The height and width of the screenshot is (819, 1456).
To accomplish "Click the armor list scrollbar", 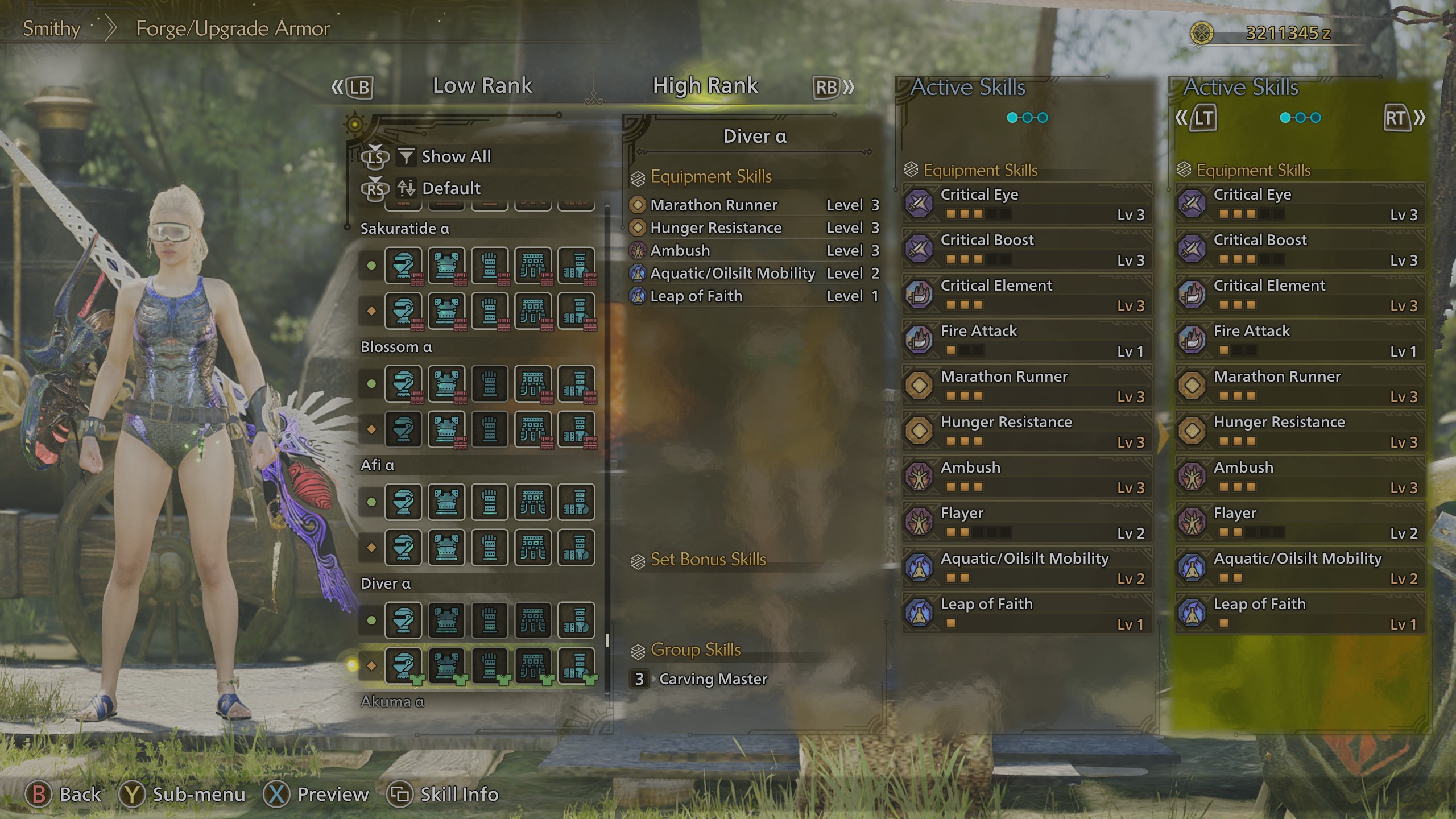I will coord(607,638).
